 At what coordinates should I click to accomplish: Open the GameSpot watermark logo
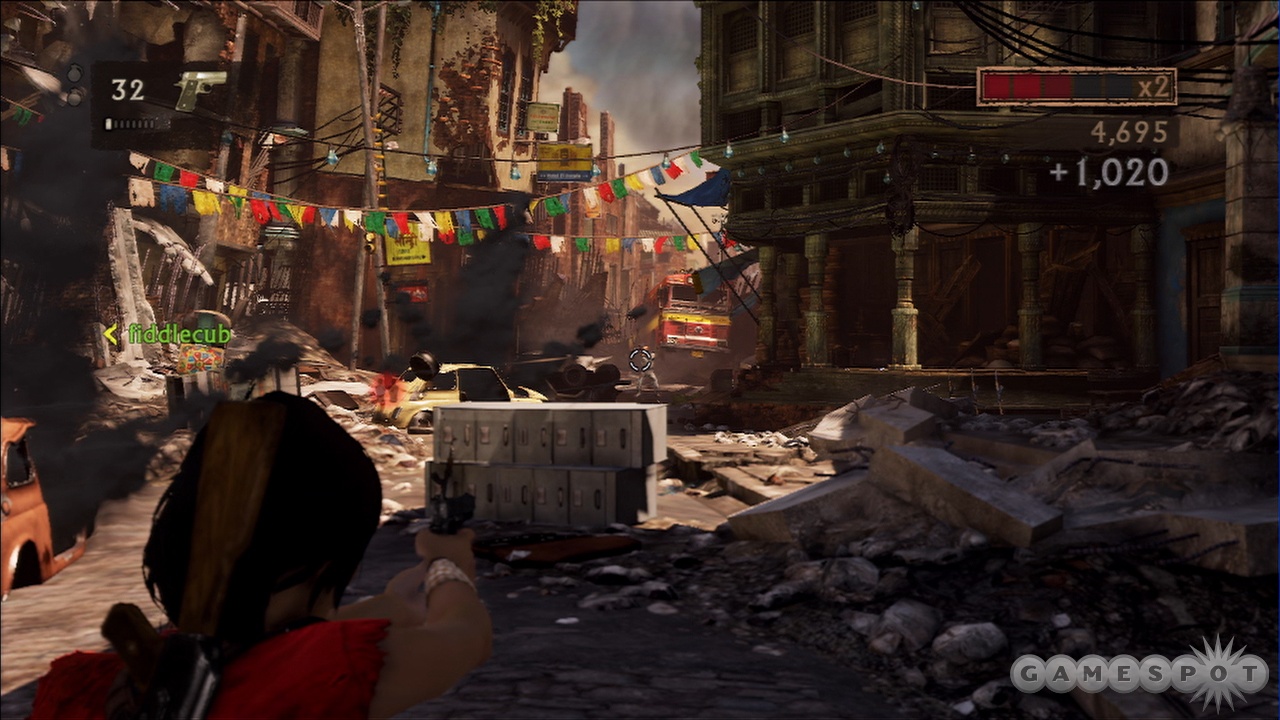(1138, 673)
